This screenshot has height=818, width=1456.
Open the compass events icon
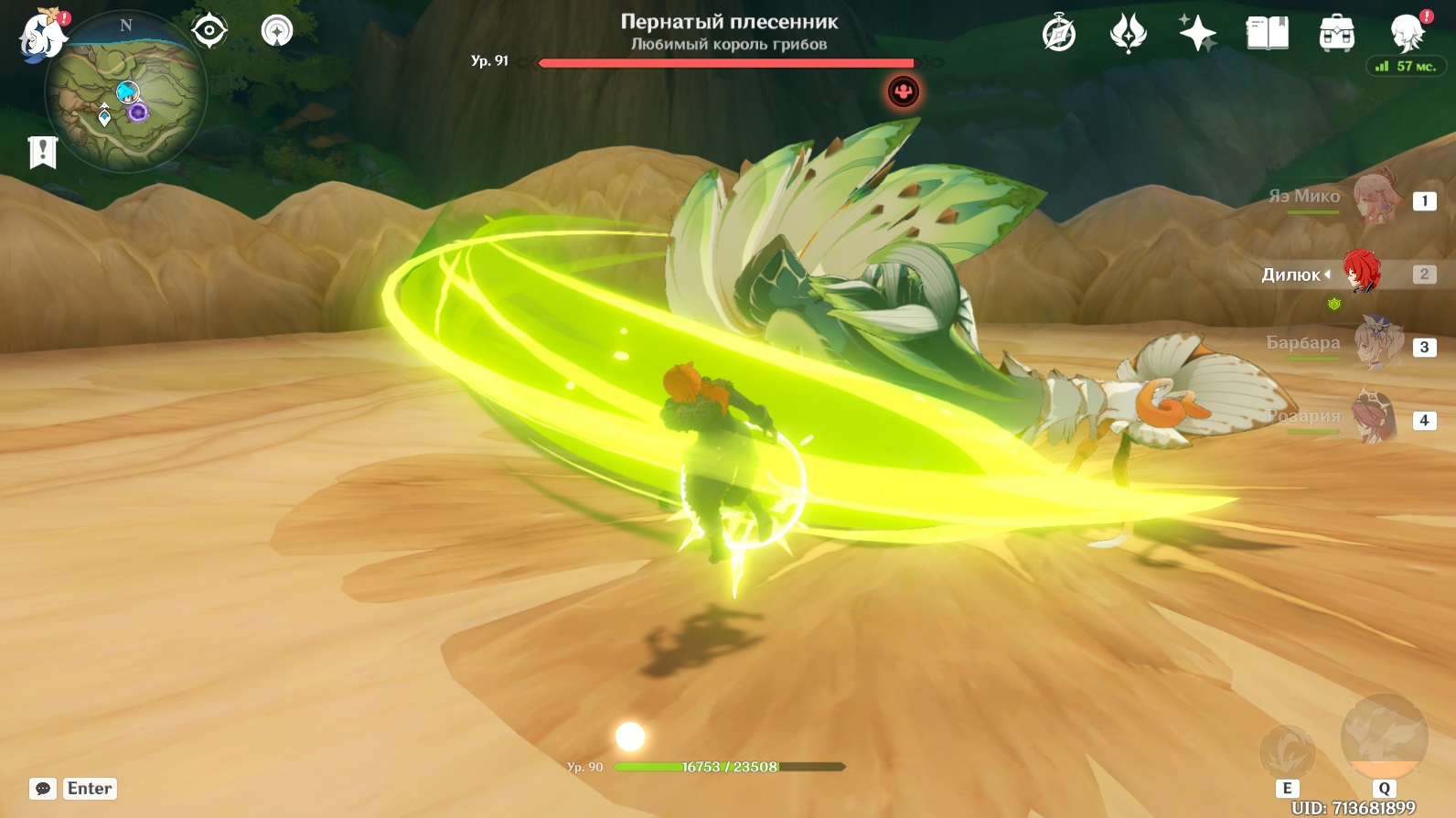click(x=1059, y=34)
